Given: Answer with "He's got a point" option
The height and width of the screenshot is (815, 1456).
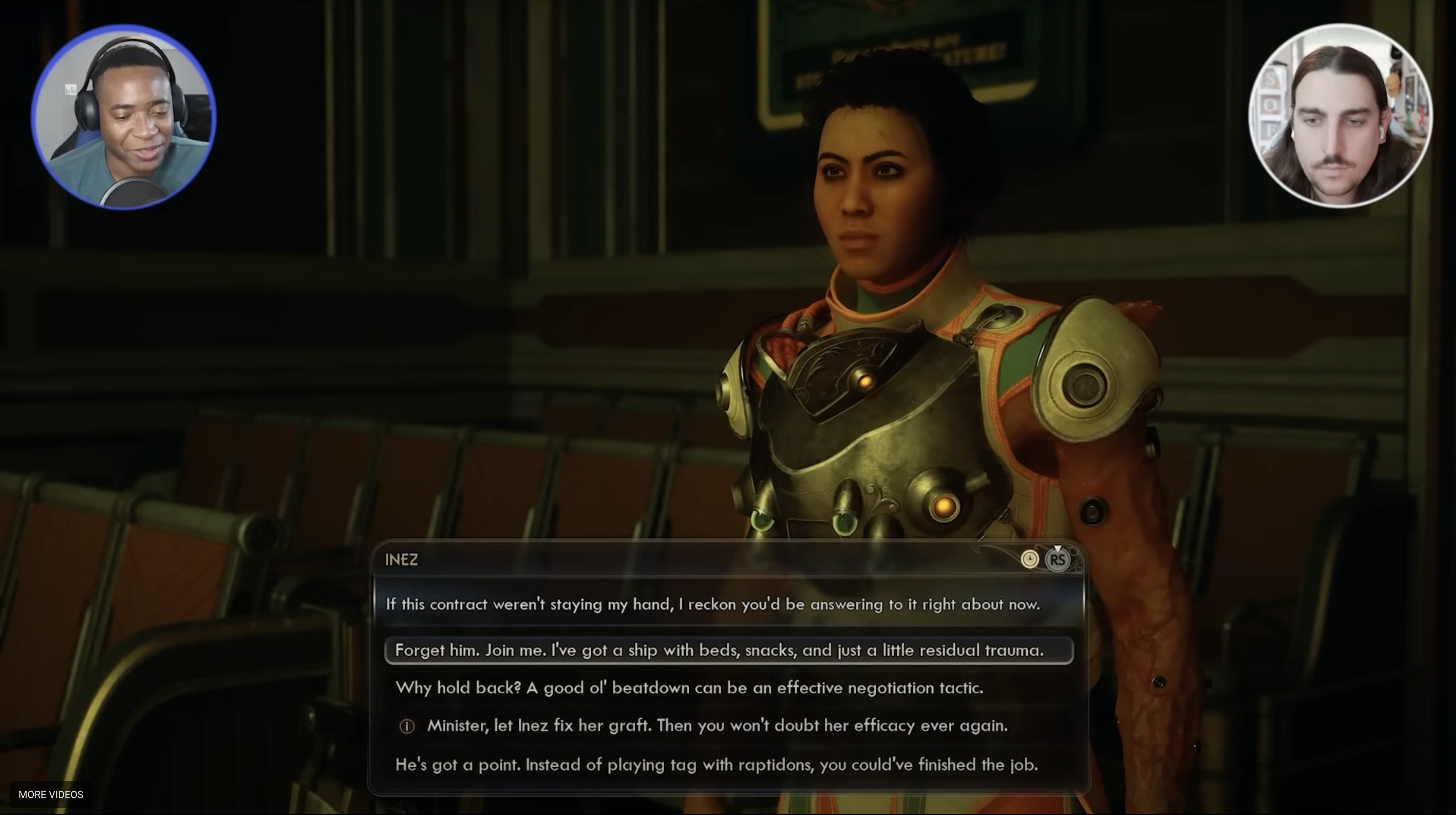Looking at the screenshot, I should click(716, 765).
